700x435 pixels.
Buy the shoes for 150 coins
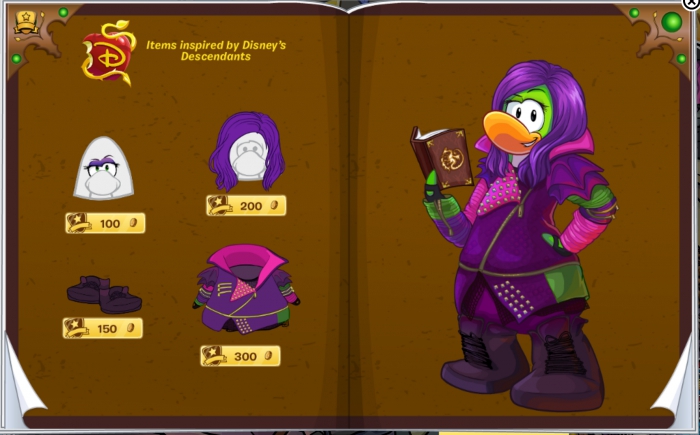coord(103,328)
